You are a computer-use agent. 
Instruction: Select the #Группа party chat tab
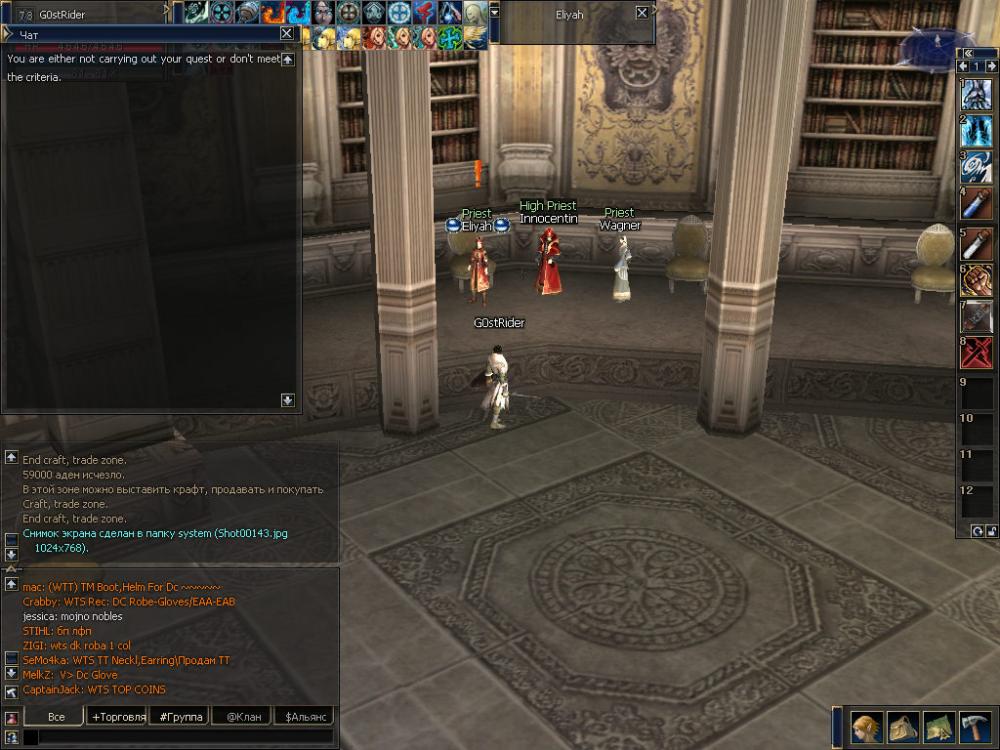pos(180,716)
